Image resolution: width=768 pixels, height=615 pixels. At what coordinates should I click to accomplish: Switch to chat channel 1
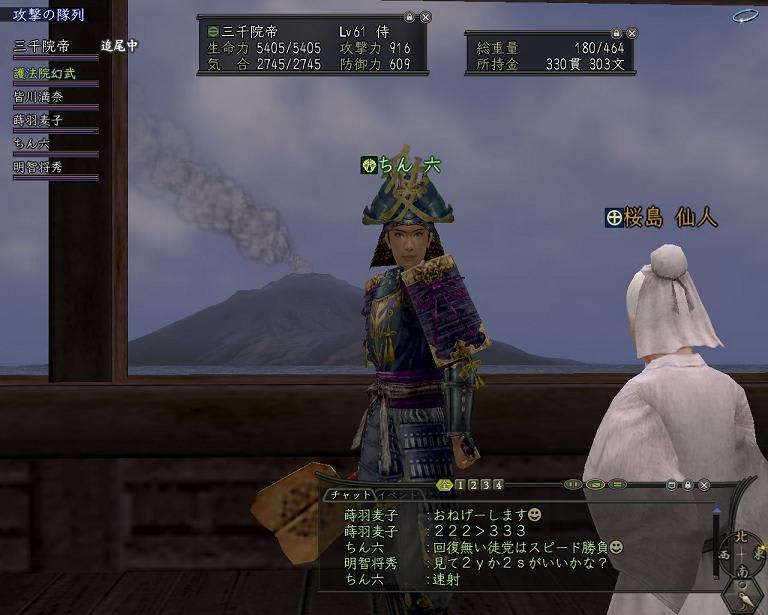[459, 485]
